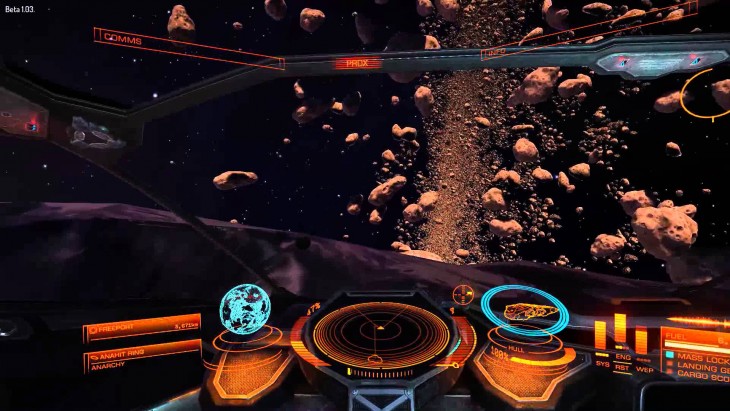Click the small crosshair compass above the radar
This screenshot has width=730, height=411.
(x=462, y=294)
